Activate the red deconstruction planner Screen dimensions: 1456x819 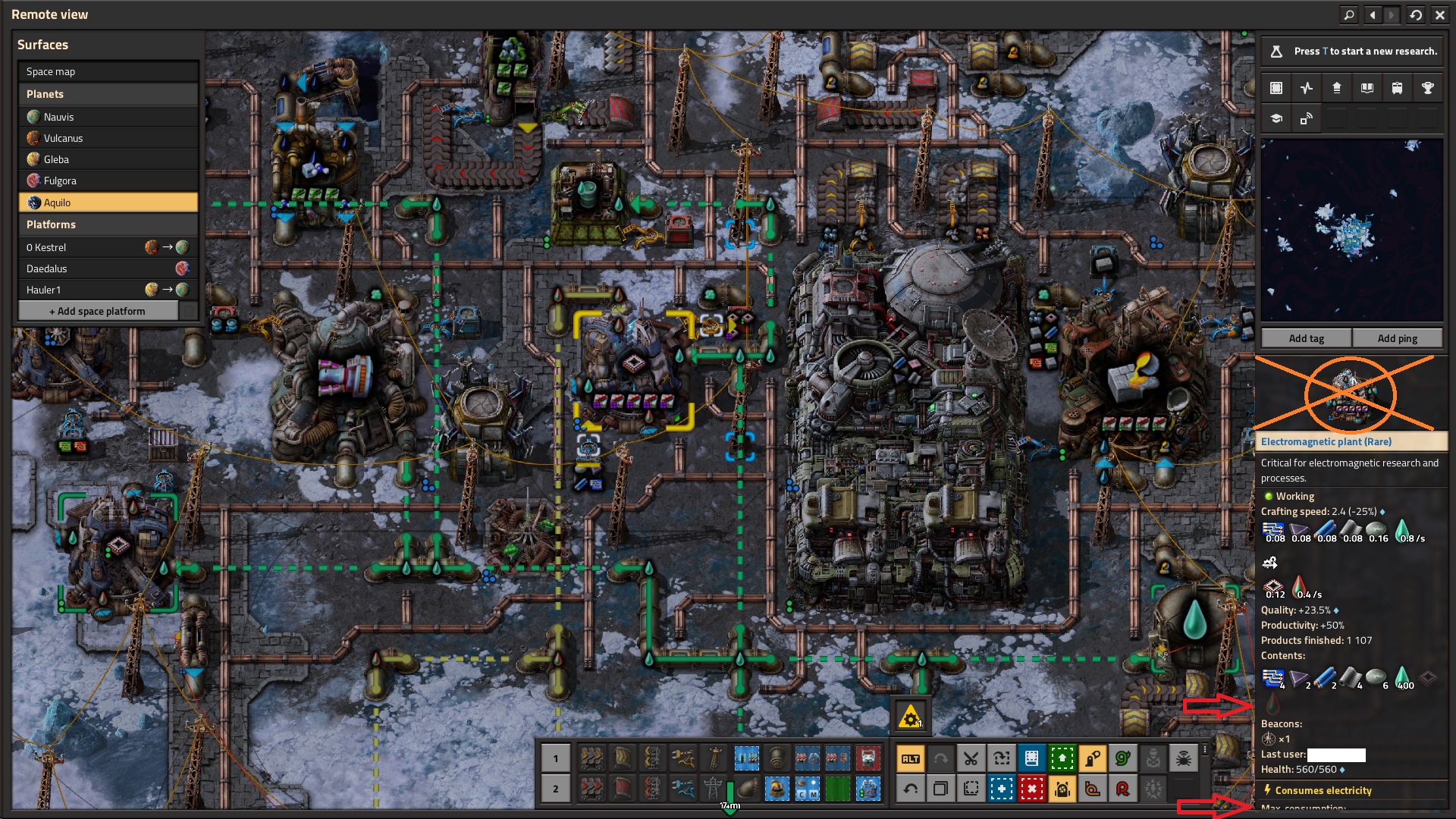[x=1031, y=789]
